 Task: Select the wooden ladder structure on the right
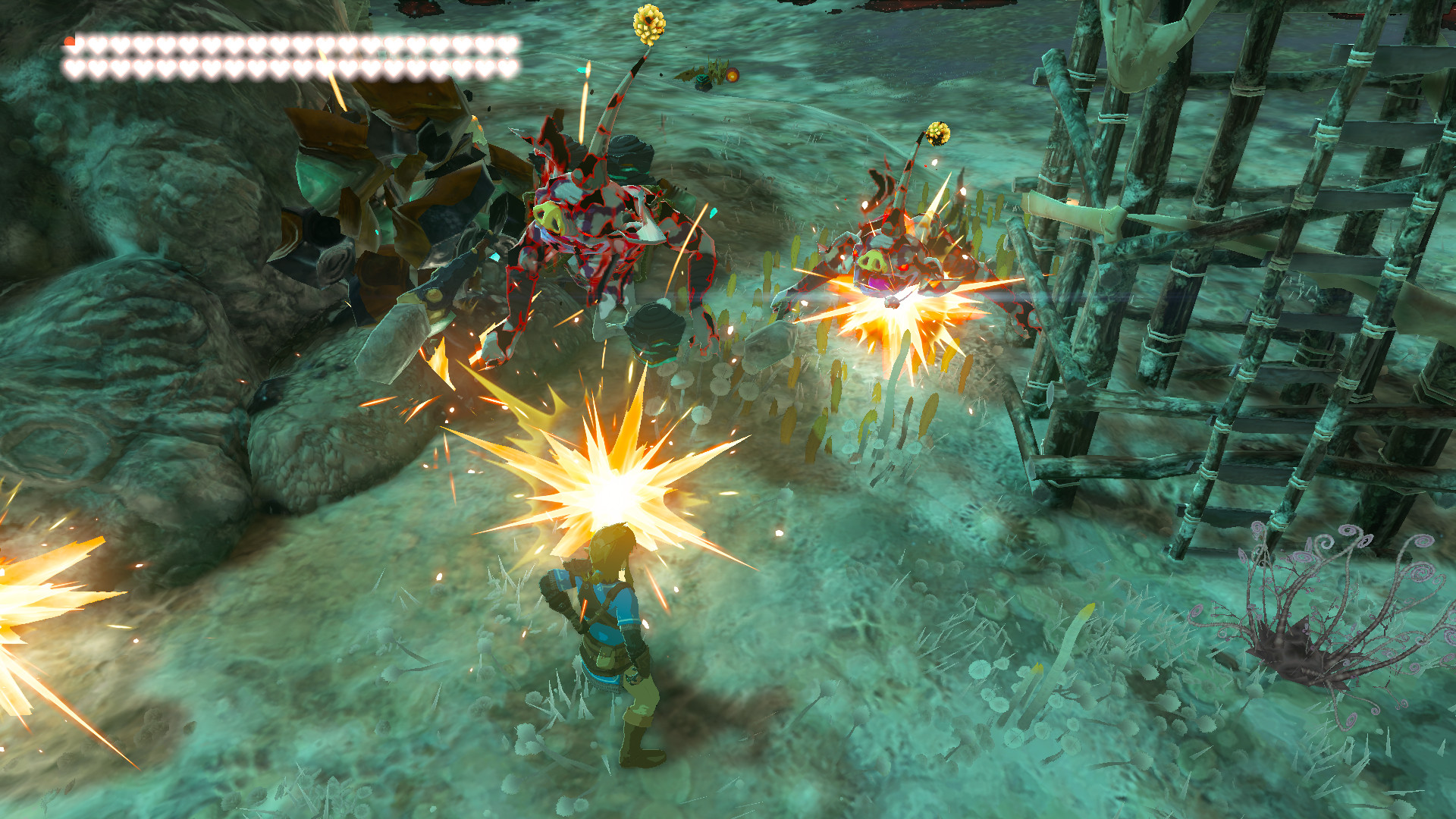[1327, 303]
